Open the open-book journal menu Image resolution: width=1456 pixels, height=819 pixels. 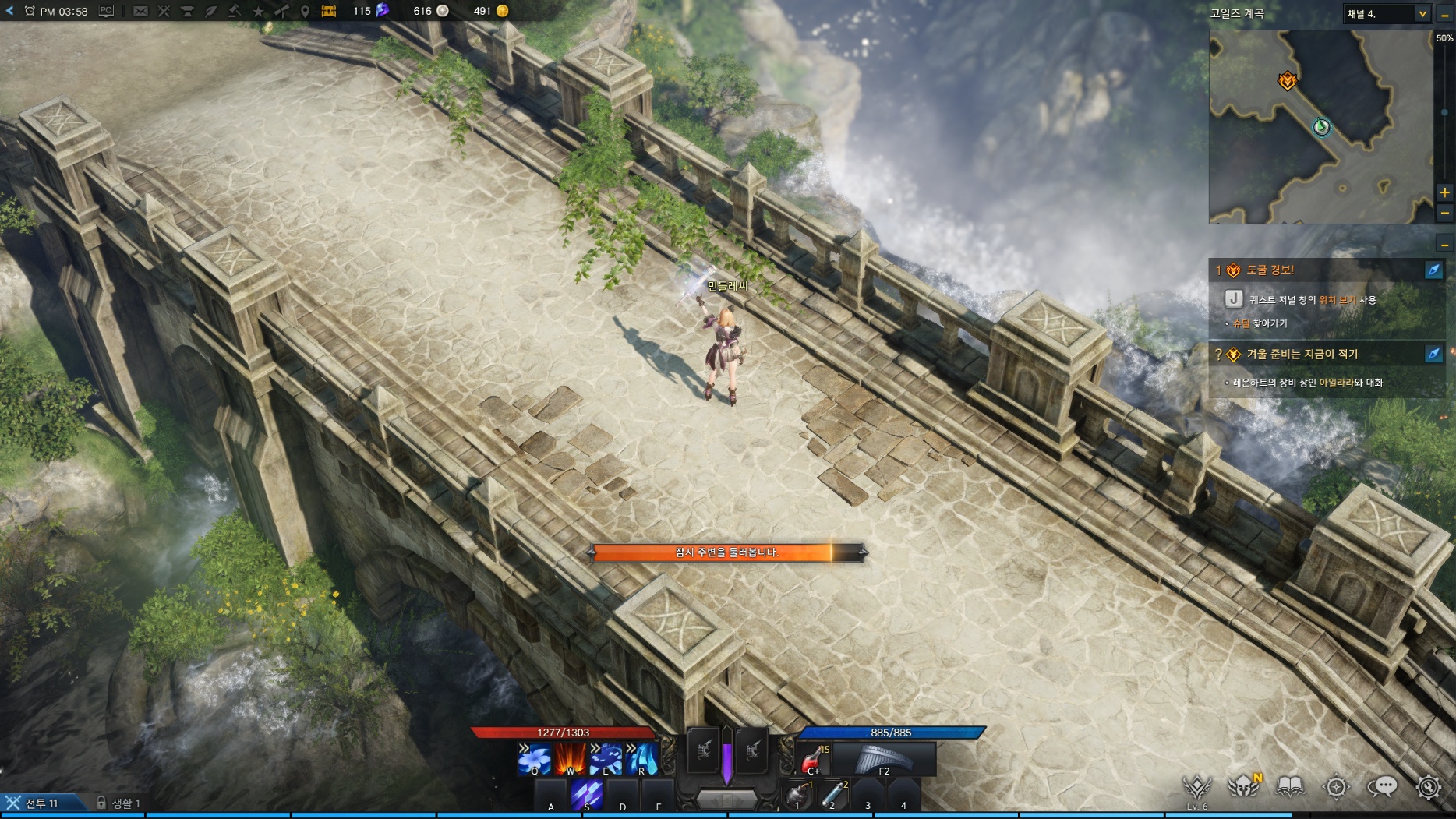pyautogui.click(x=1290, y=787)
